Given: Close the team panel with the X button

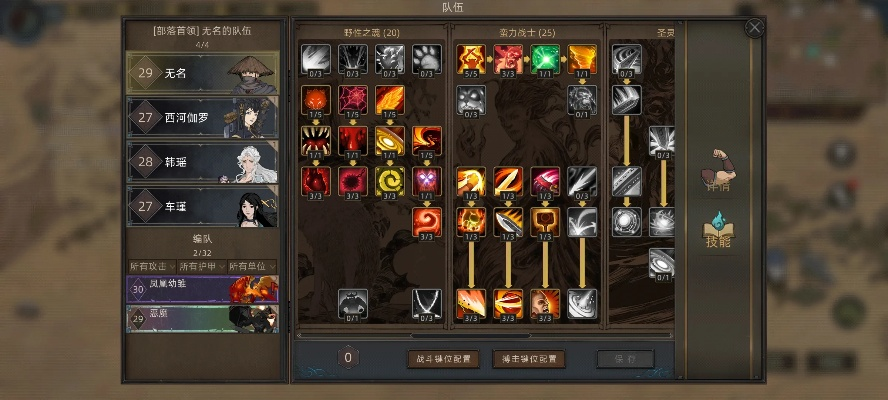Looking at the screenshot, I should (x=755, y=28).
